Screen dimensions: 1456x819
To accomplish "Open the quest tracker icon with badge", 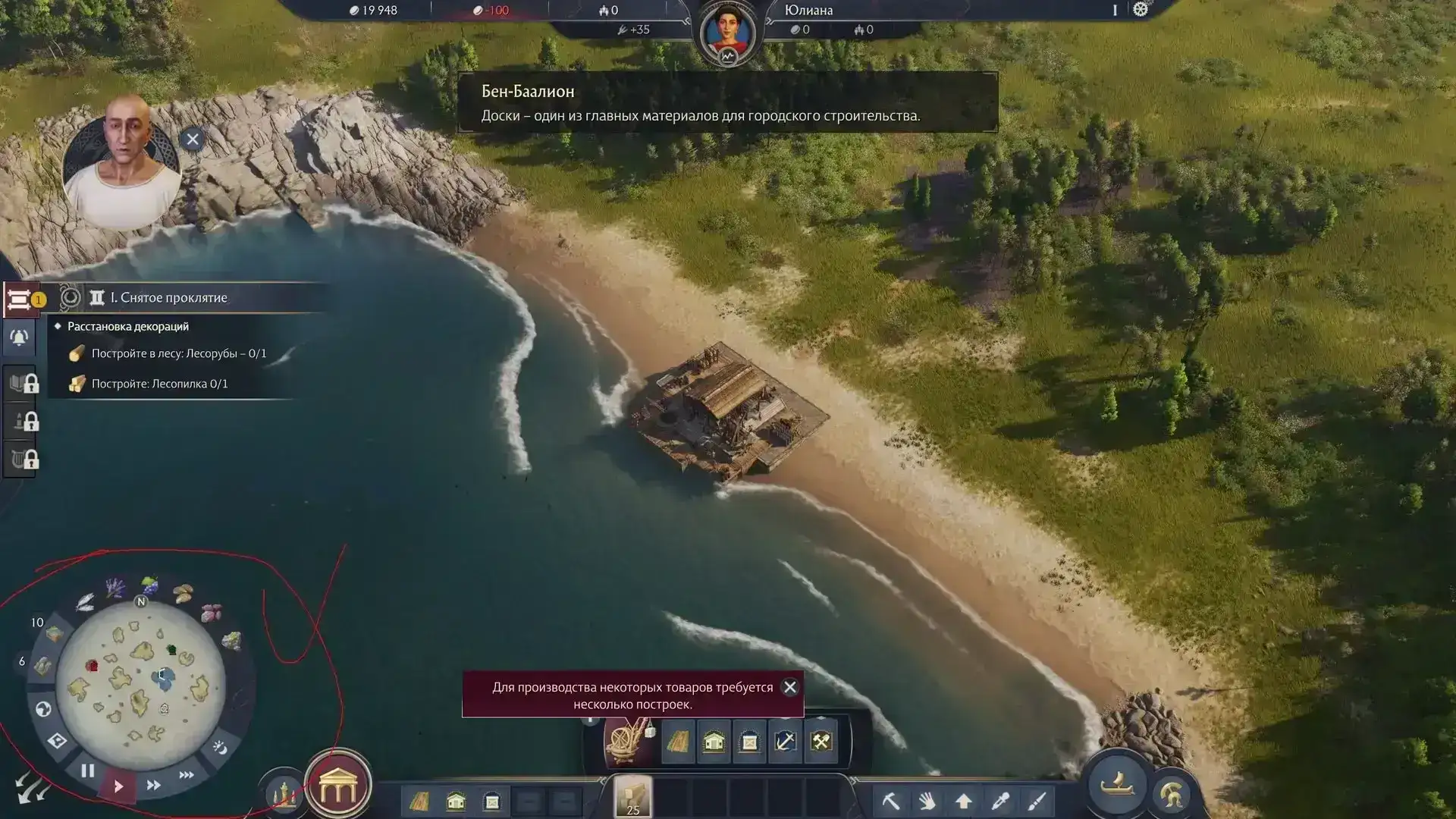I will pos(20,300).
